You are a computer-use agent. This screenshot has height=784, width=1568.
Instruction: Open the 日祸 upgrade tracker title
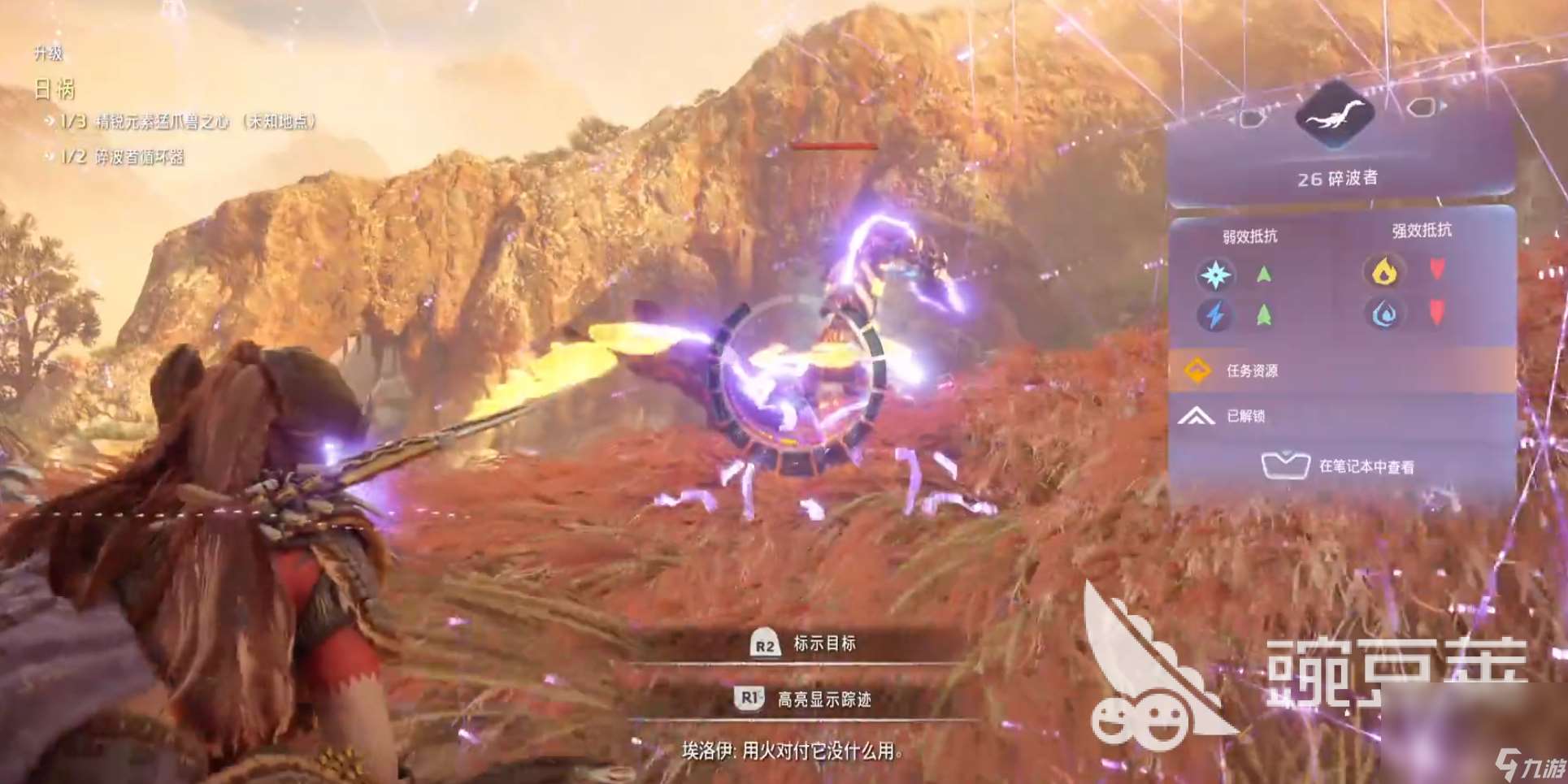pos(54,89)
